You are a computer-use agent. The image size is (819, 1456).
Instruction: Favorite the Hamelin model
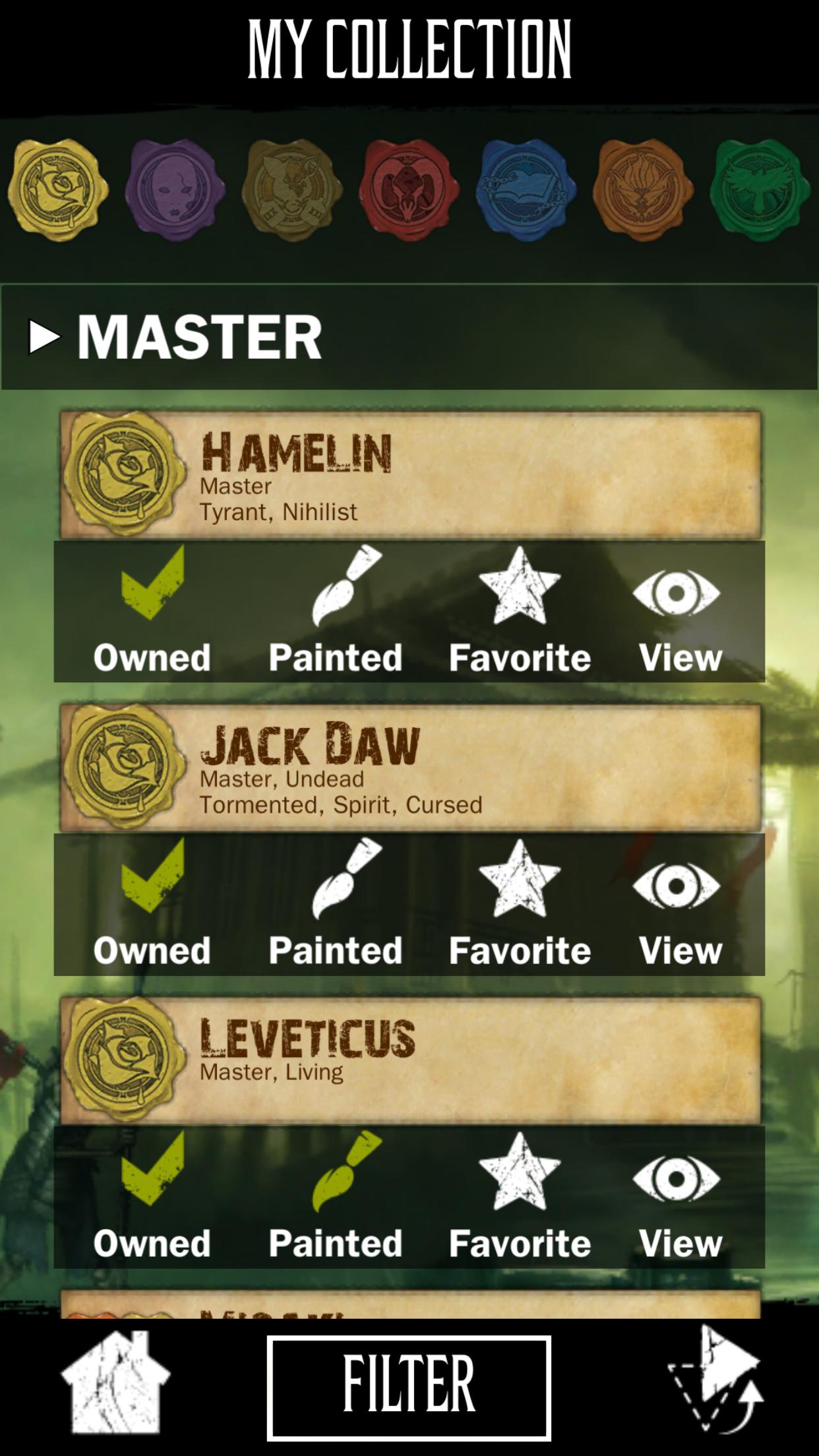click(520, 611)
